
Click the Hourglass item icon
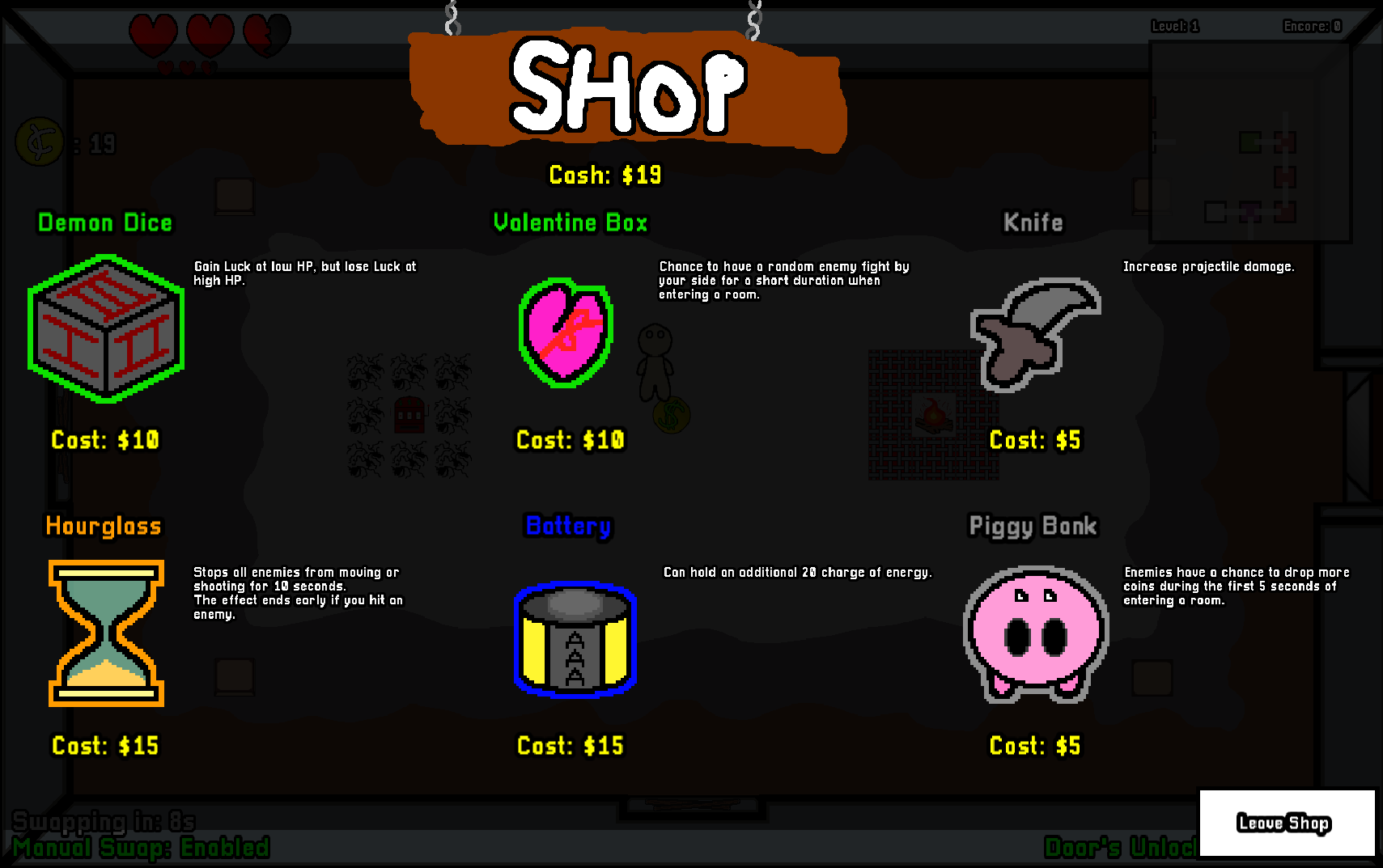105,633
